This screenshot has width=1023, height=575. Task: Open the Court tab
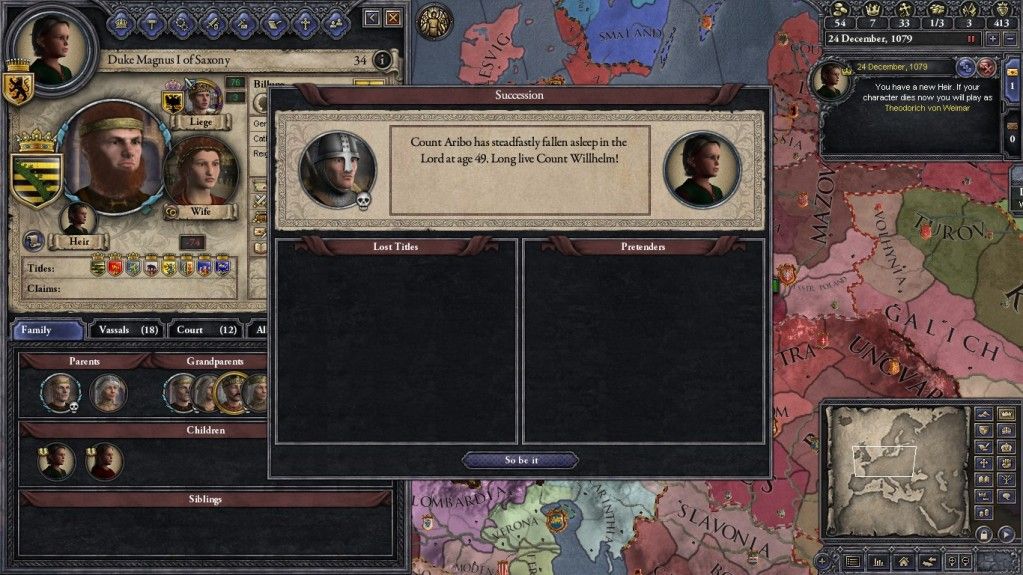pos(201,329)
